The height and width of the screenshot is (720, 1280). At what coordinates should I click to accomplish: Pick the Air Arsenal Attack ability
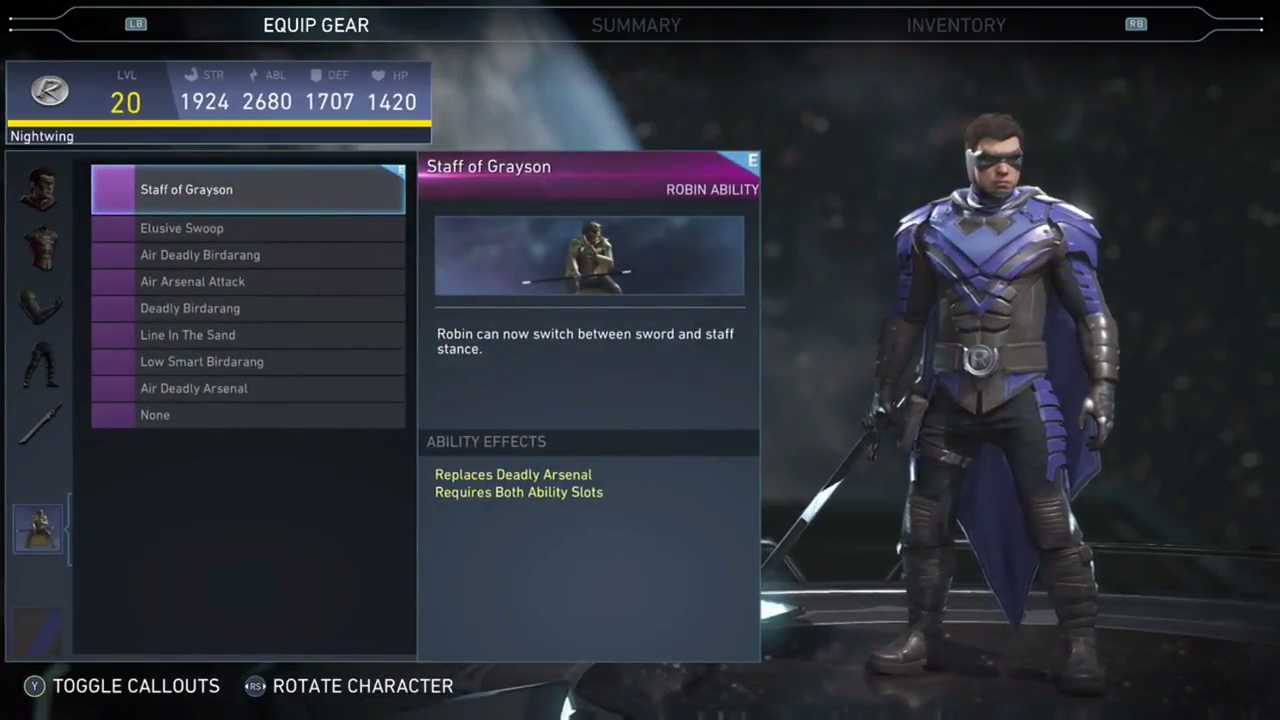tap(248, 282)
